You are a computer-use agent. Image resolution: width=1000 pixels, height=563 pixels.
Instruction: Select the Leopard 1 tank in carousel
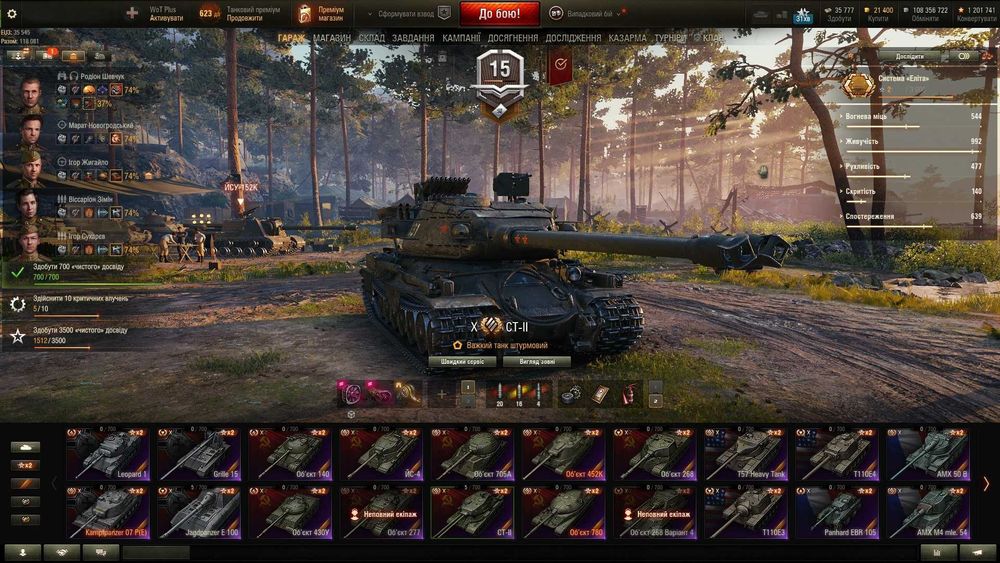coord(107,454)
